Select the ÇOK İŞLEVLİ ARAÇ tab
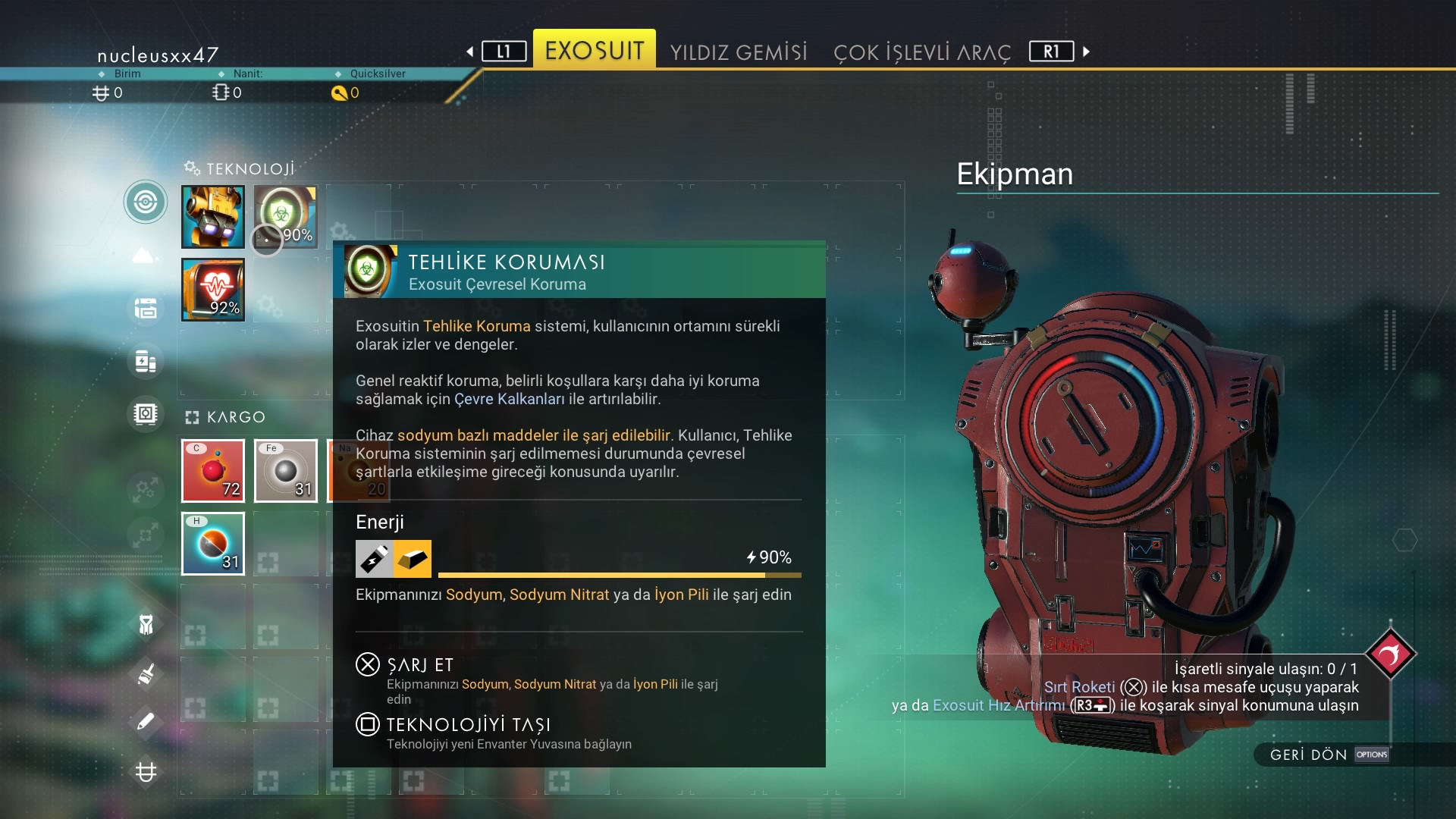The image size is (1456, 819). (921, 52)
